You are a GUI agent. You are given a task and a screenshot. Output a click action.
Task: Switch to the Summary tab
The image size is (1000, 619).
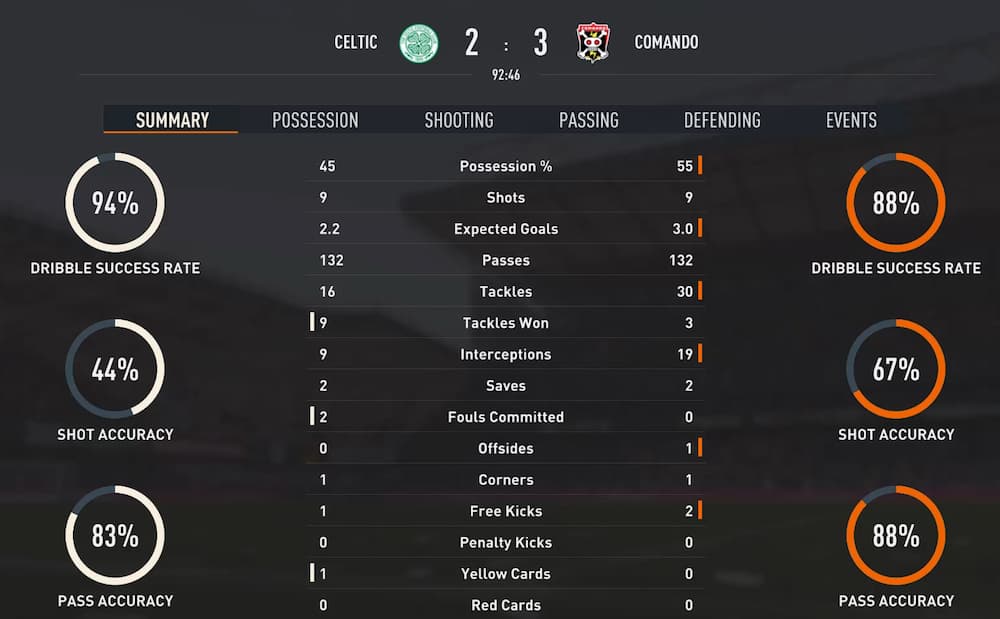coord(172,120)
